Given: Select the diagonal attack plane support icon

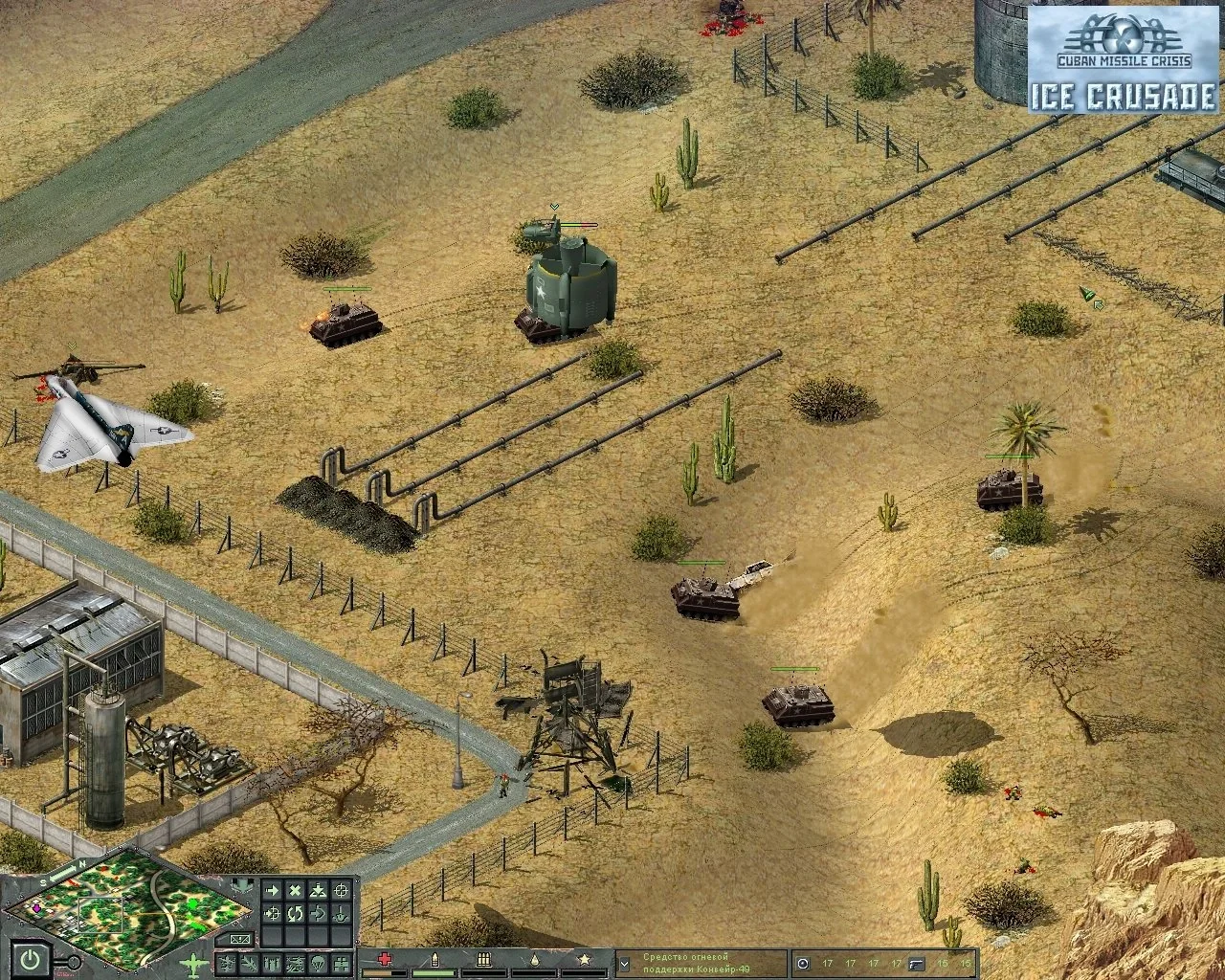Looking at the screenshot, I should (251, 962).
